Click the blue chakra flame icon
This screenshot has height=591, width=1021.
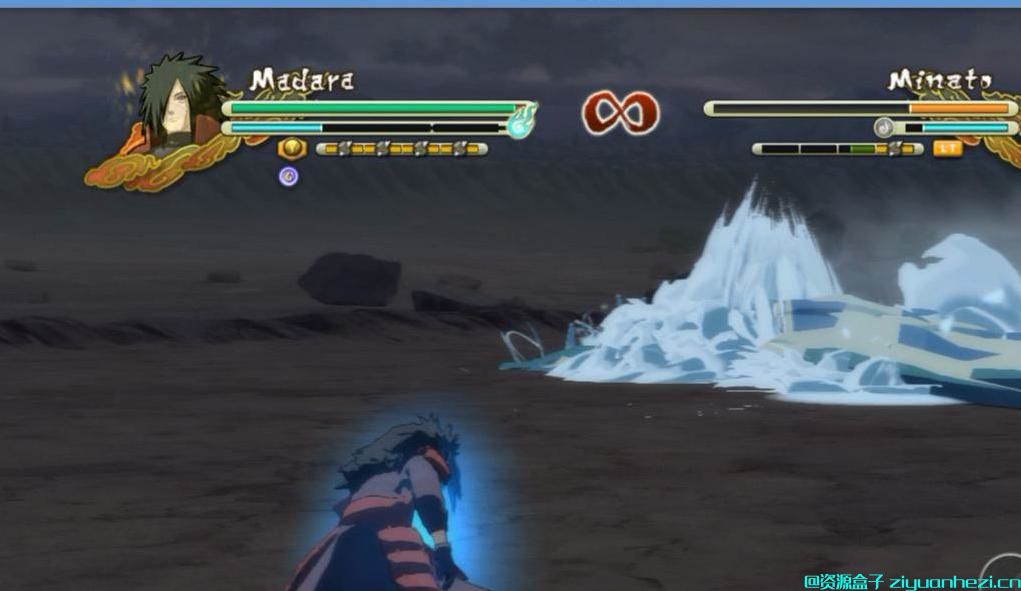tap(522, 123)
